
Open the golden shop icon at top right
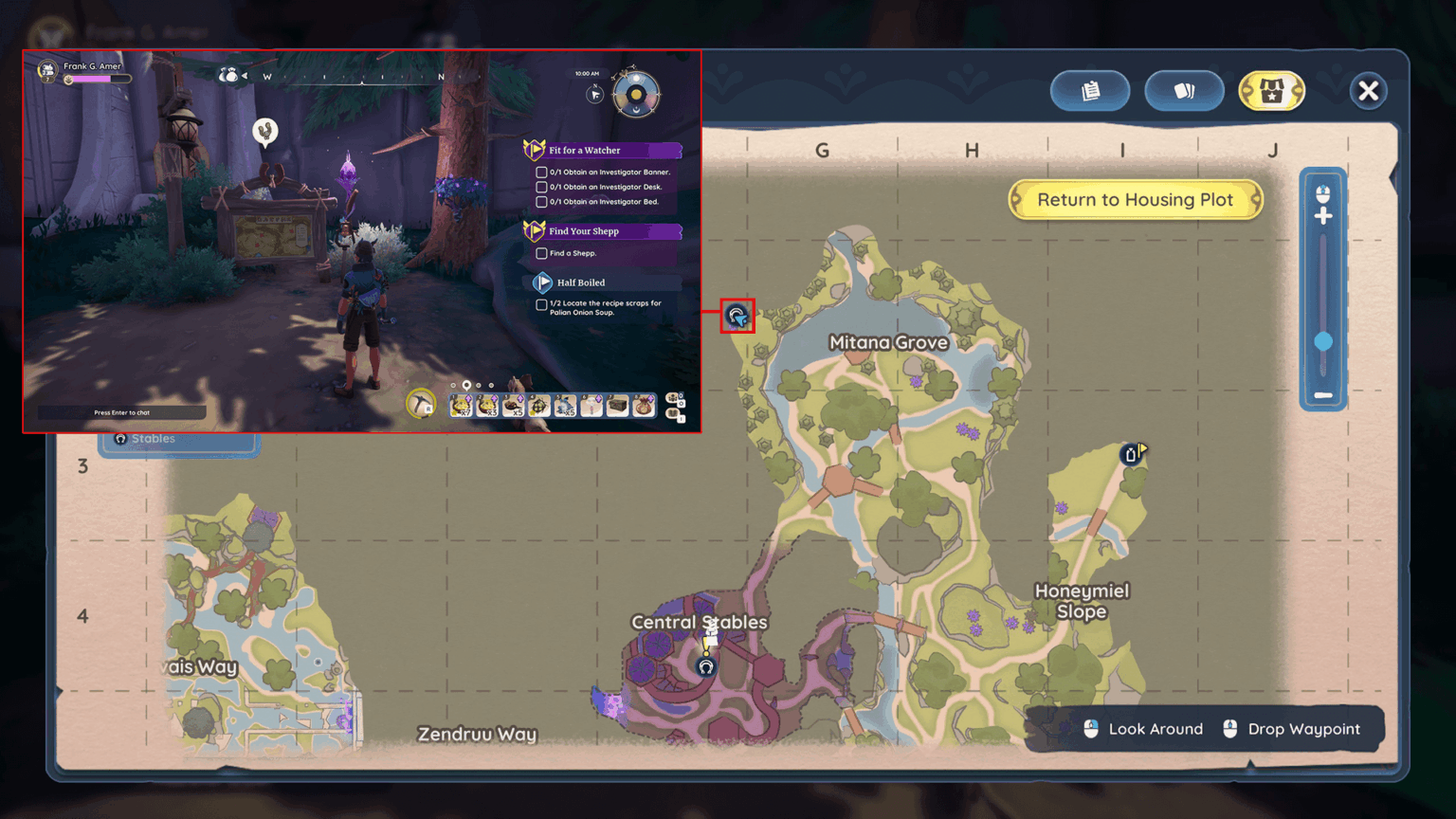coord(1272,91)
